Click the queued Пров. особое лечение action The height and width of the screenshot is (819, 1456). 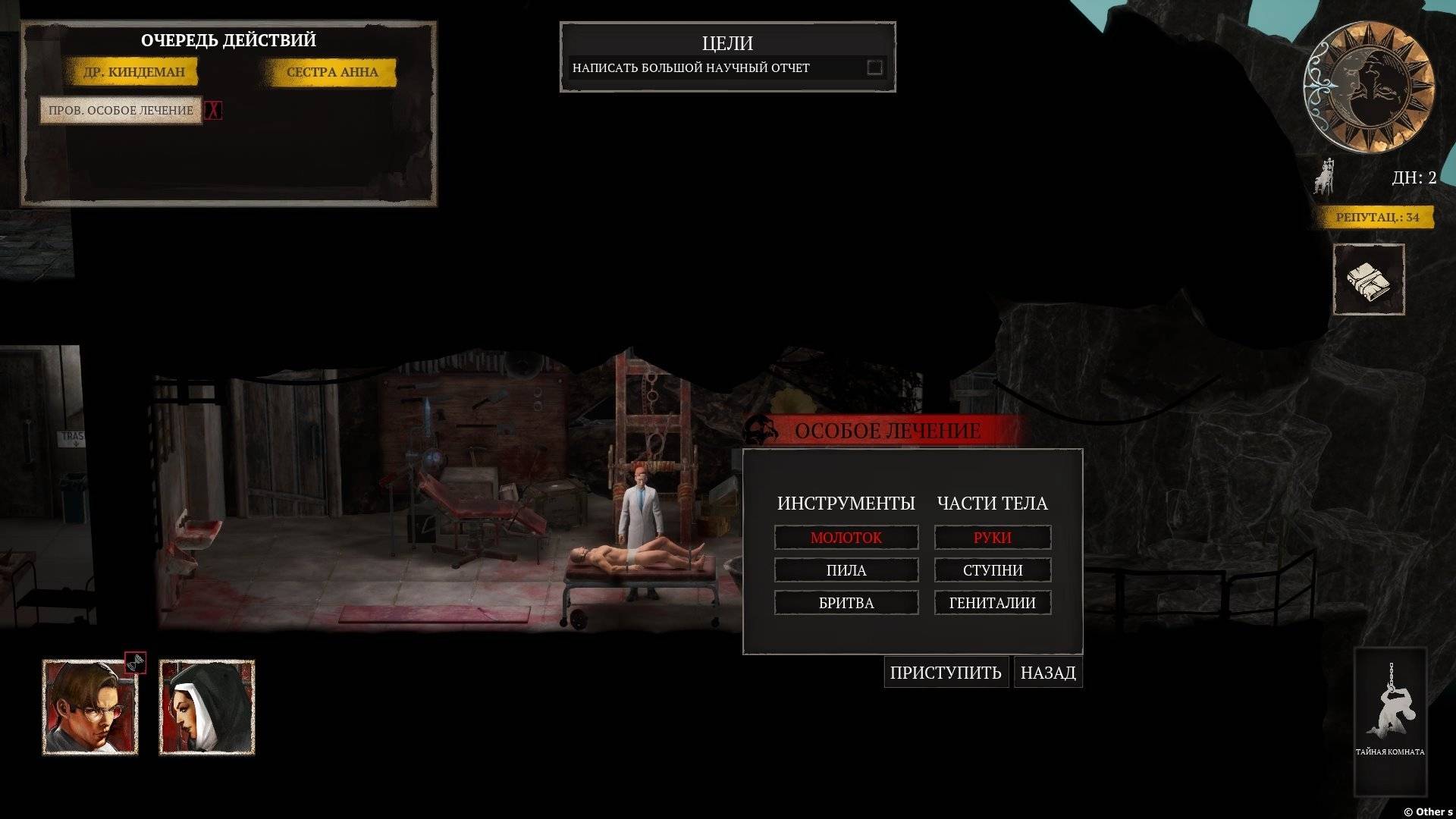[x=121, y=111]
